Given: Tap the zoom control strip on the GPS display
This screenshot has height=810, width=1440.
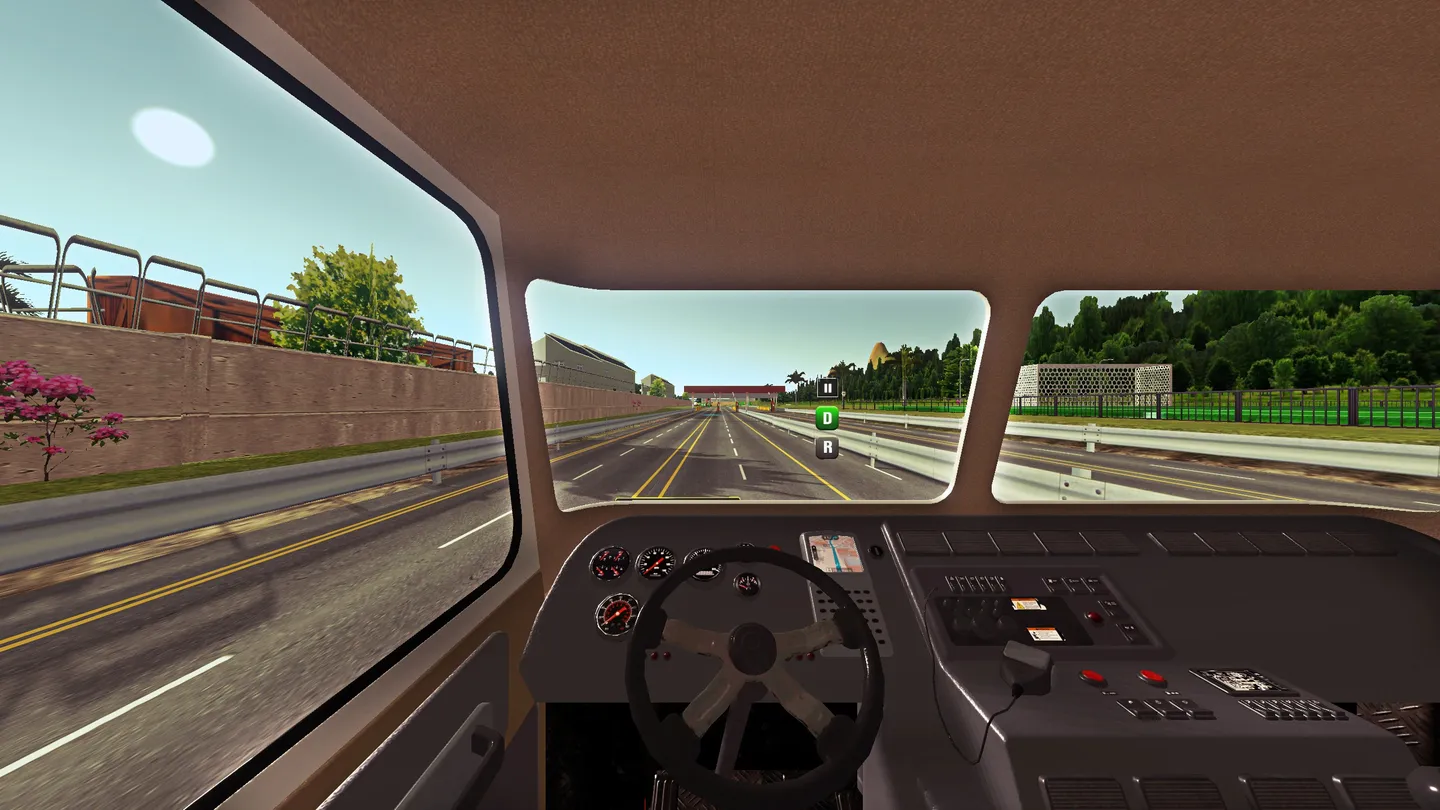Looking at the screenshot, I should pos(815,553).
